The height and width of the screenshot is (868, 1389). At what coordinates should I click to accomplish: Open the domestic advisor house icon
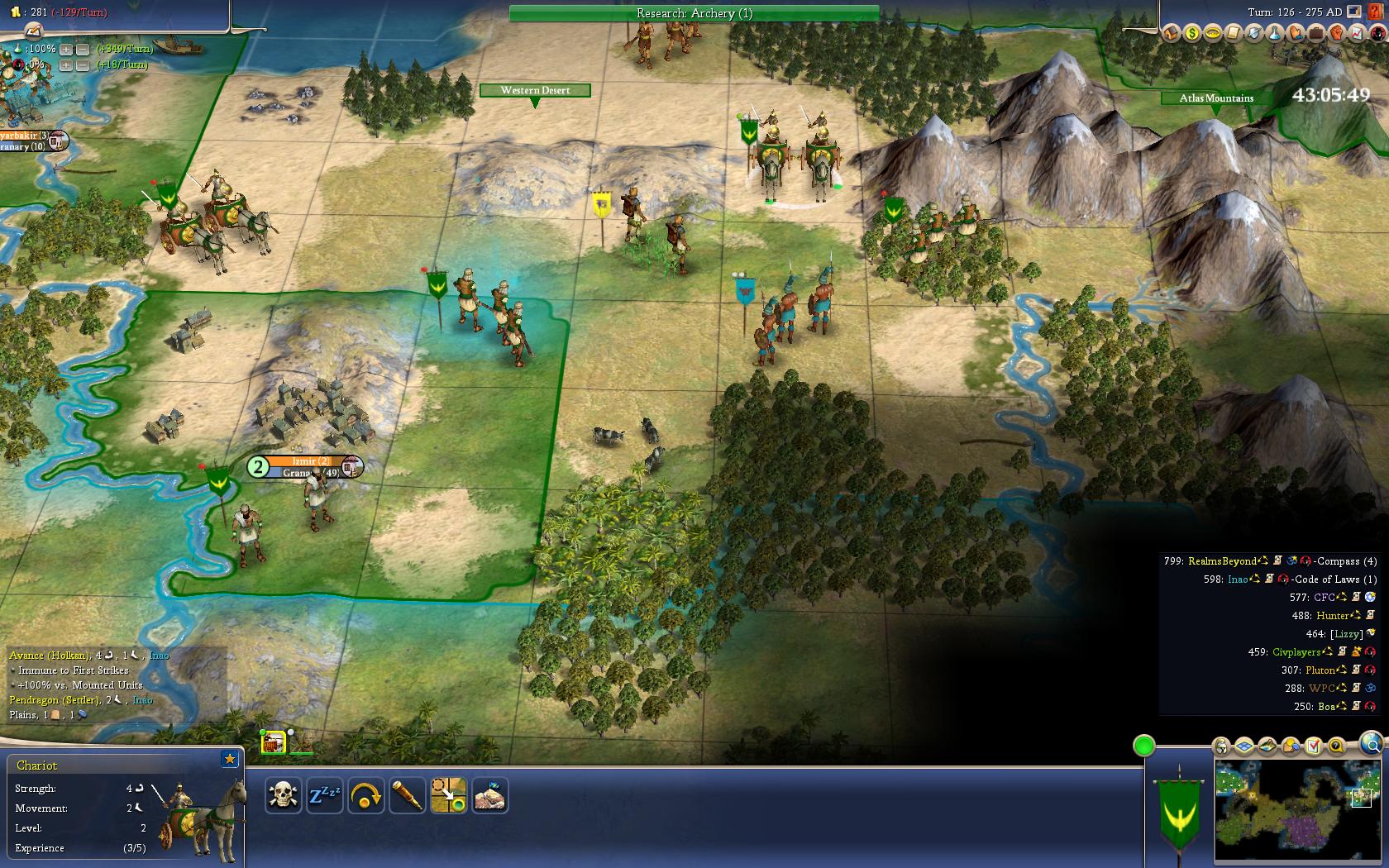pyautogui.click(x=1171, y=33)
